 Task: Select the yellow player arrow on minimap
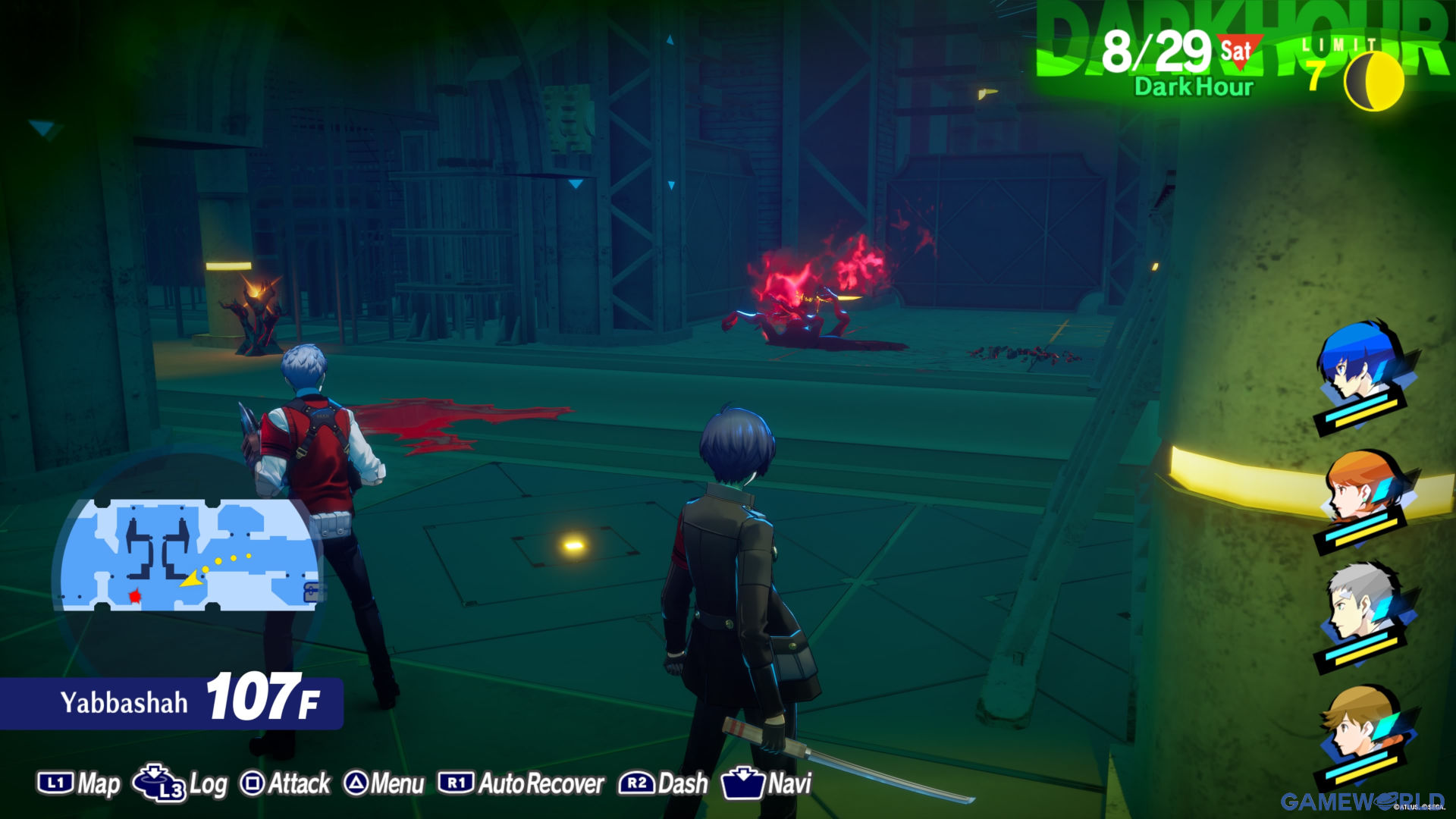tap(191, 579)
